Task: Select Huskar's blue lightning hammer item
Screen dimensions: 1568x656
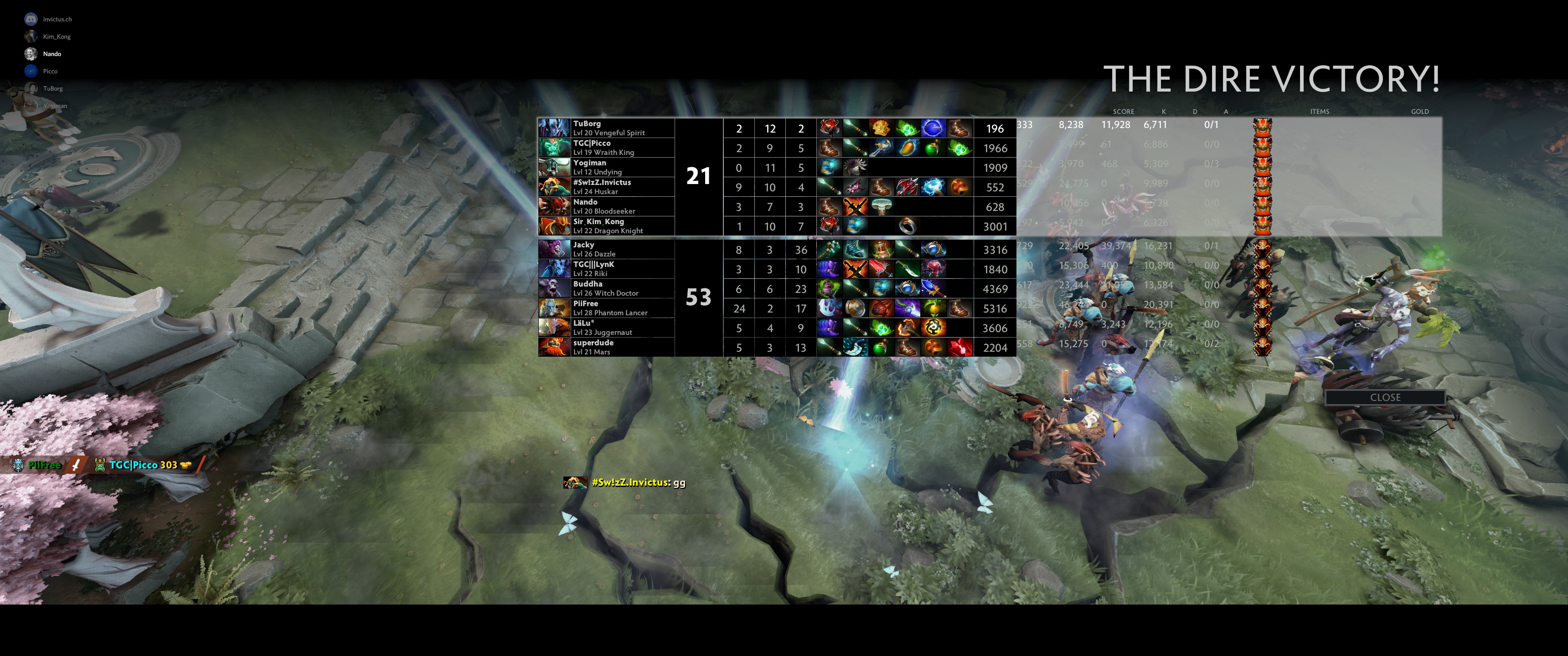Action: click(933, 187)
